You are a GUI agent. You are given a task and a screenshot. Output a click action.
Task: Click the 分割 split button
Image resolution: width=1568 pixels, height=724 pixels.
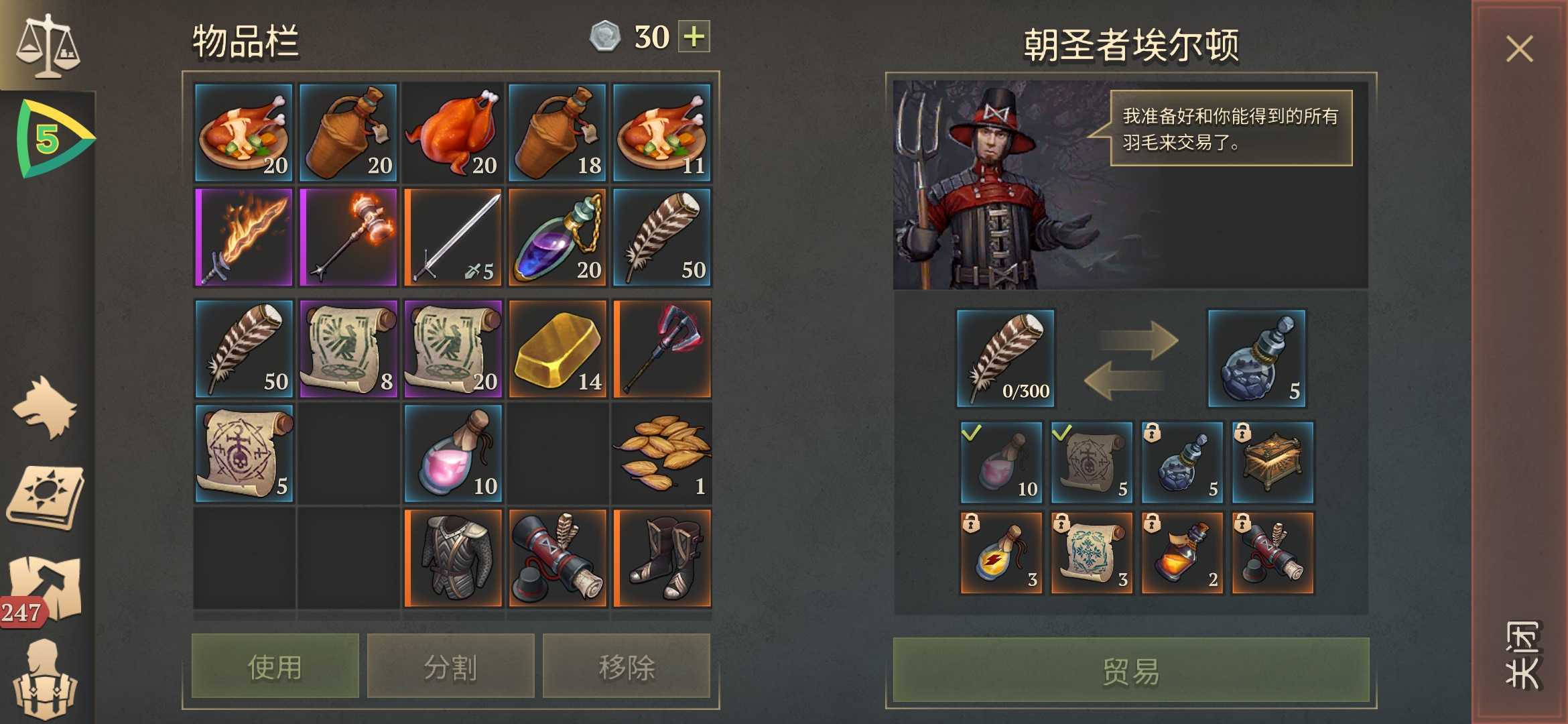click(x=450, y=666)
